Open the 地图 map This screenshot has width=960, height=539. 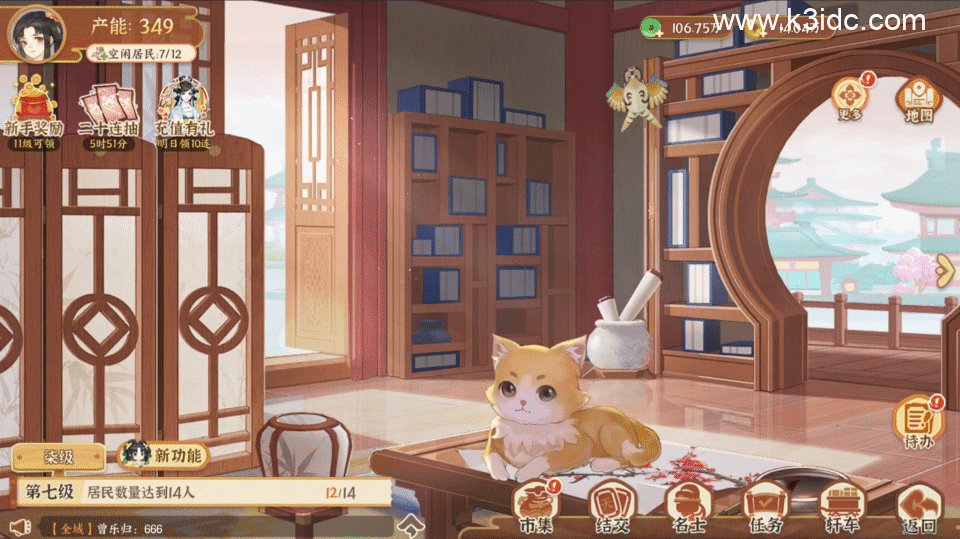[918, 98]
